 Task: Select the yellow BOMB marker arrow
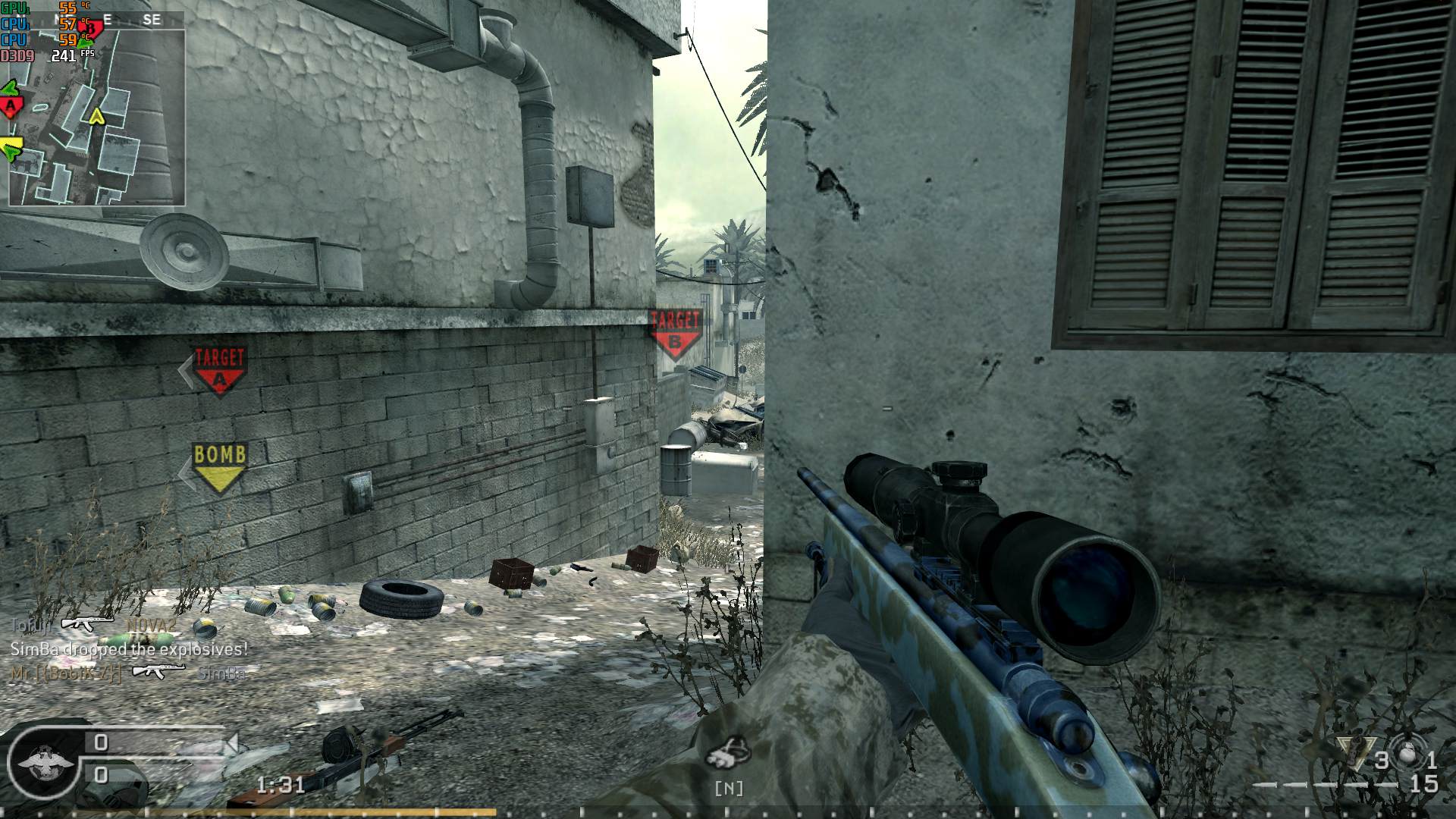pos(220,469)
